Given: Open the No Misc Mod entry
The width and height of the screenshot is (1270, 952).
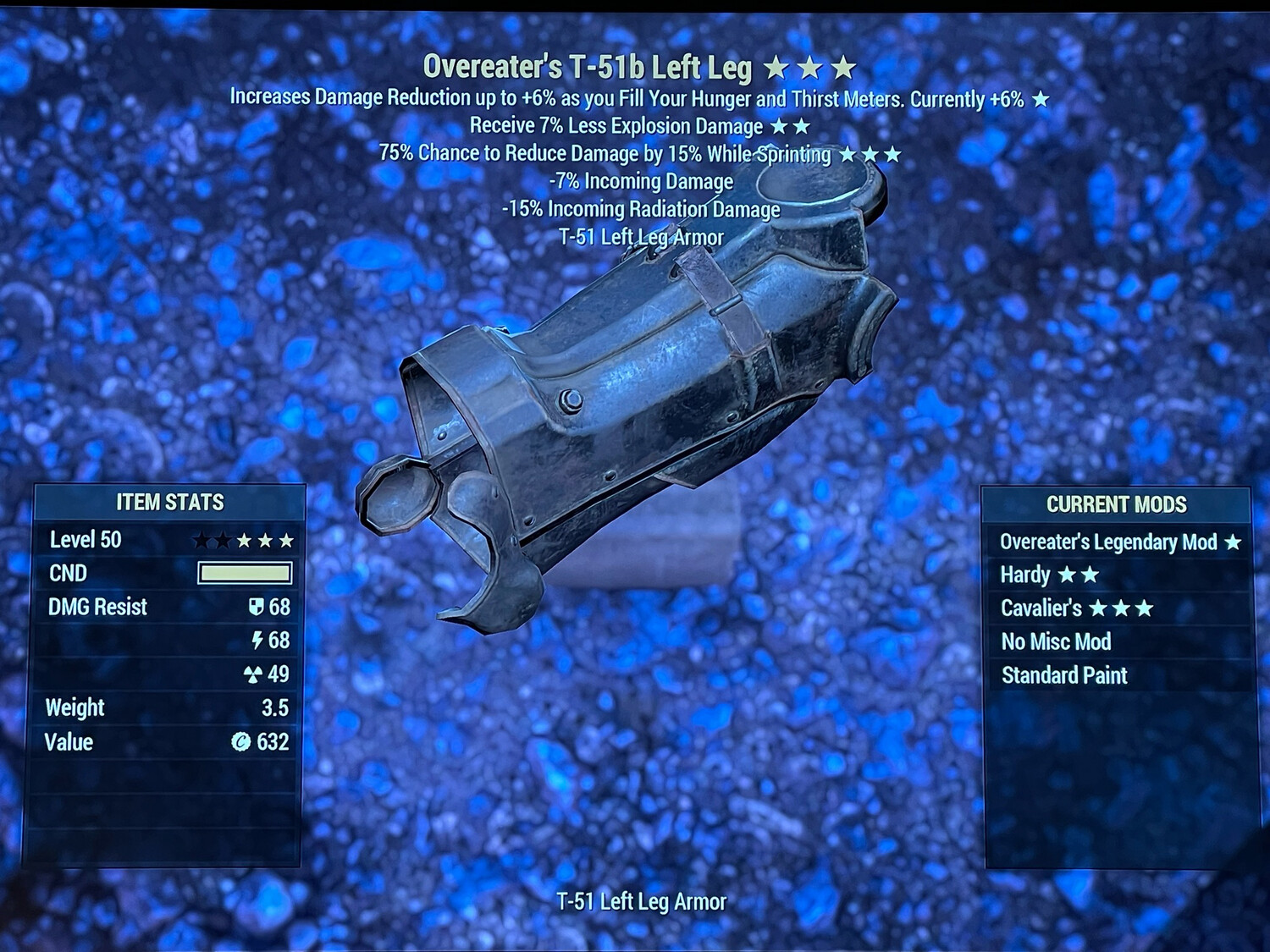Looking at the screenshot, I should click(x=1057, y=642).
